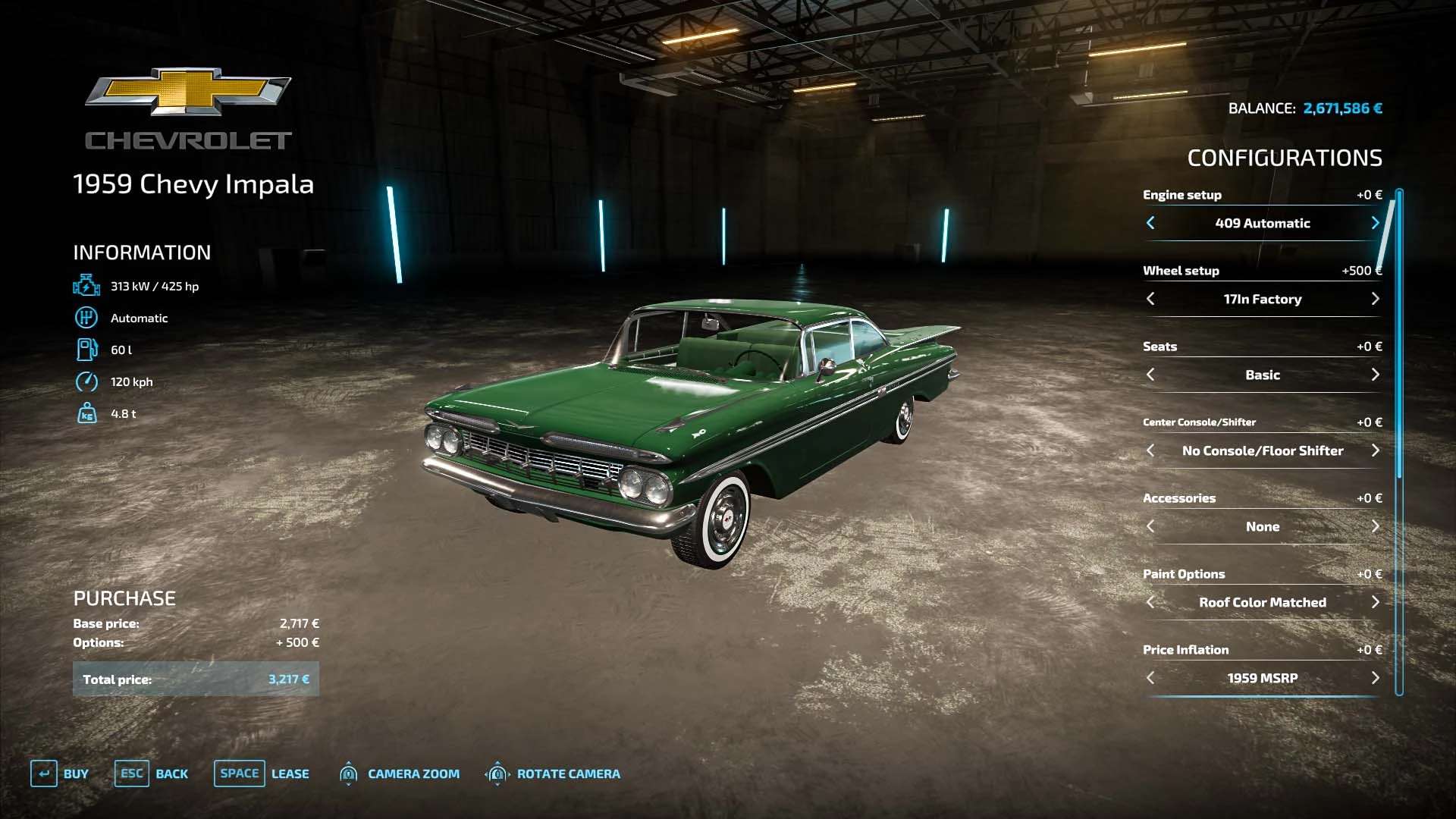The height and width of the screenshot is (819, 1456).
Task: Click the Buy button
Action: pos(60,773)
